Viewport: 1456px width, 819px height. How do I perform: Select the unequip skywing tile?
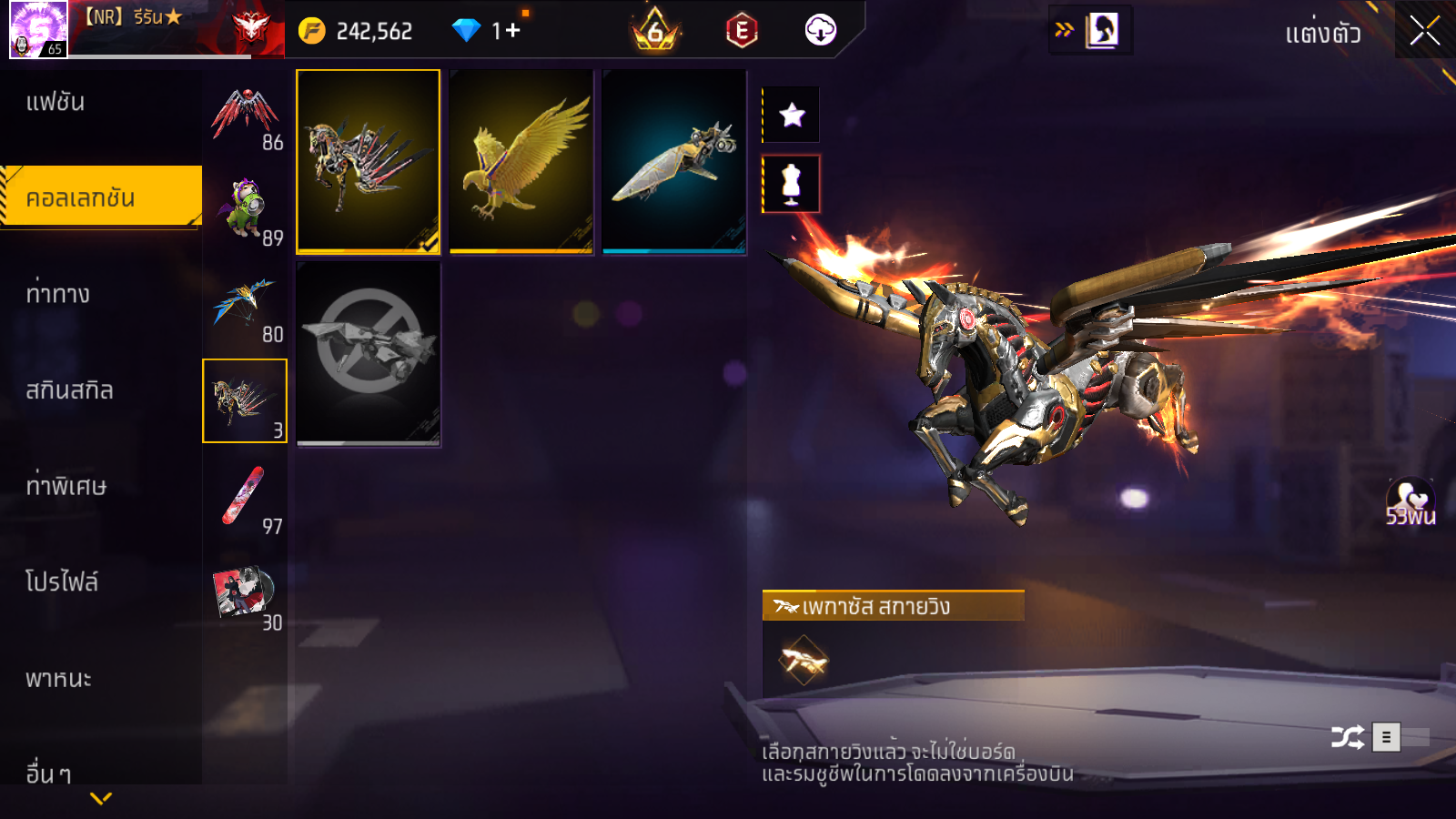tap(368, 353)
